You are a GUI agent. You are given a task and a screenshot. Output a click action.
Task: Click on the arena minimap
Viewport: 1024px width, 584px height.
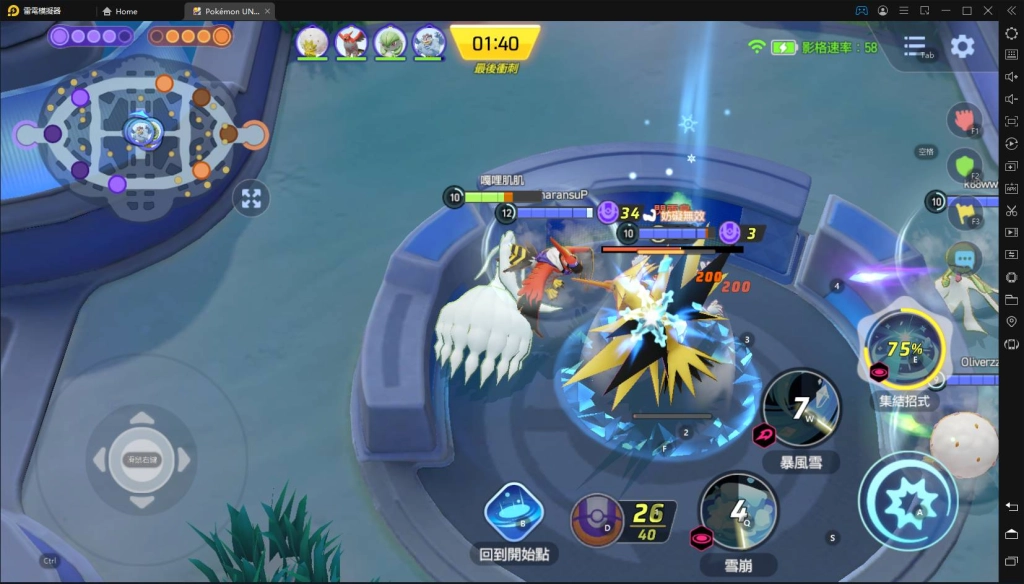140,133
